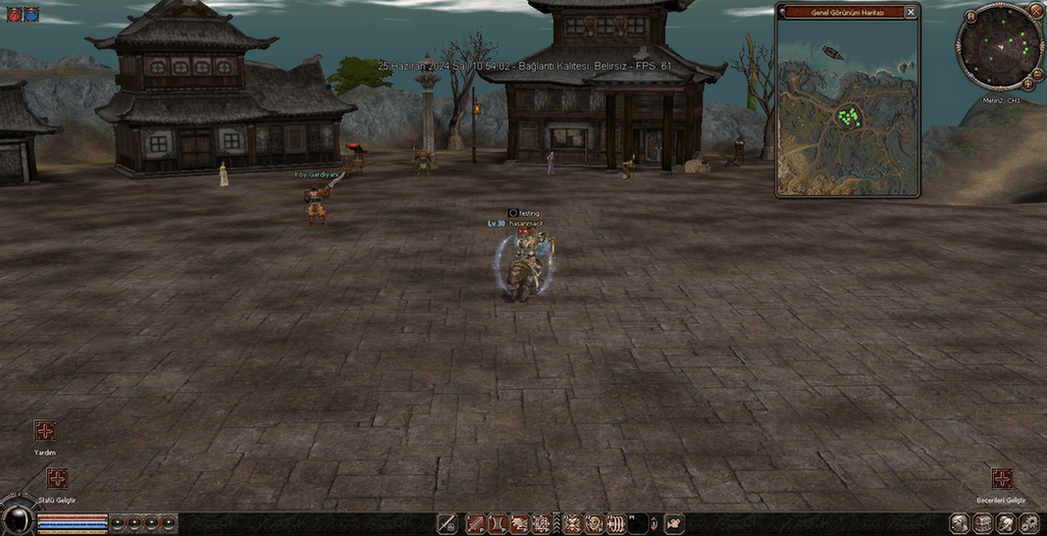The height and width of the screenshot is (536, 1047).
Task: Open the character helmet menu icon
Action: click(x=959, y=523)
